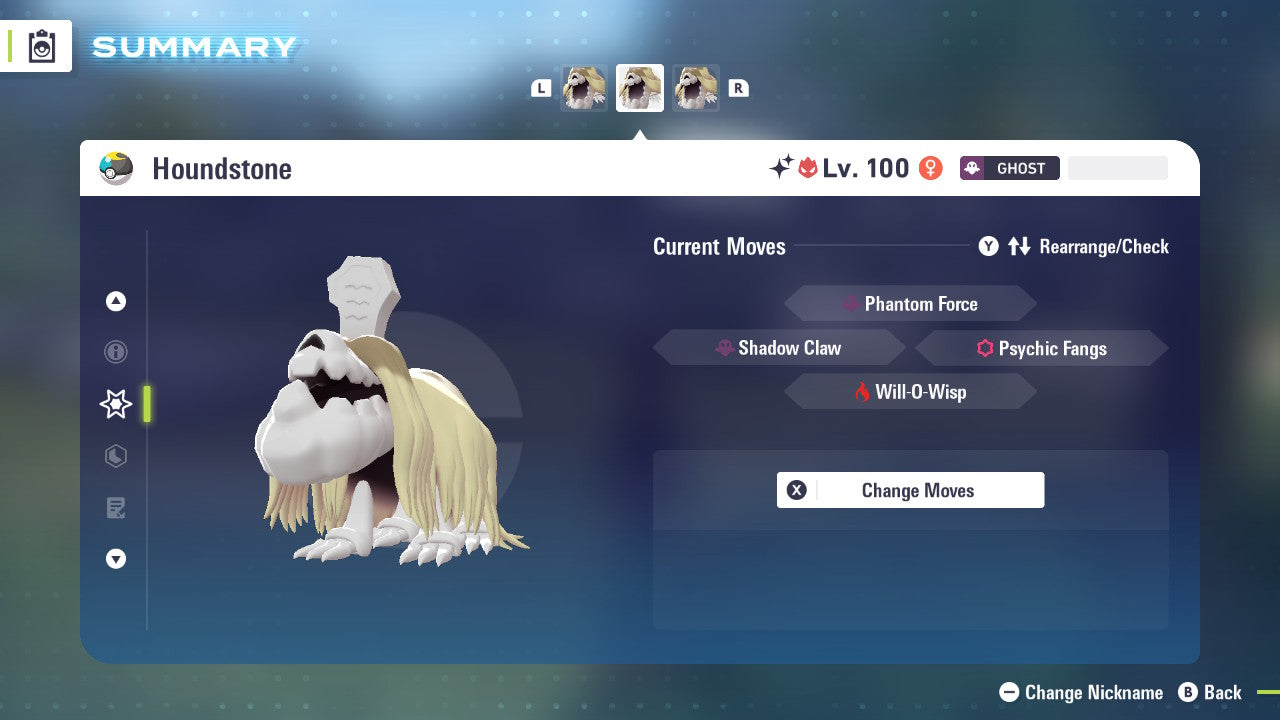This screenshot has width=1280, height=720.
Task: Open the Change Moves option
Action: point(910,490)
